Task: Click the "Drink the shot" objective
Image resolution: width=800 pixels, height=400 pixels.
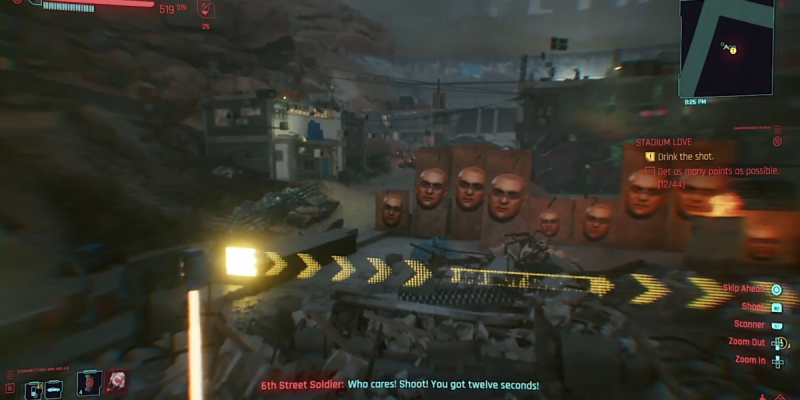Action: pyautogui.click(x=684, y=157)
